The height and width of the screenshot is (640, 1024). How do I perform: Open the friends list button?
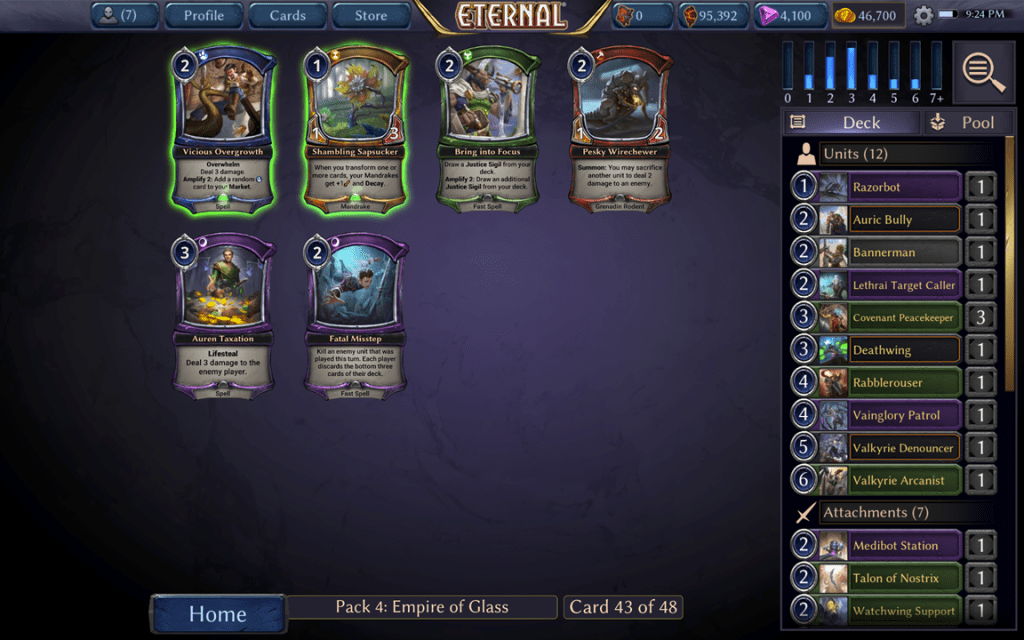click(x=126, y=15)
